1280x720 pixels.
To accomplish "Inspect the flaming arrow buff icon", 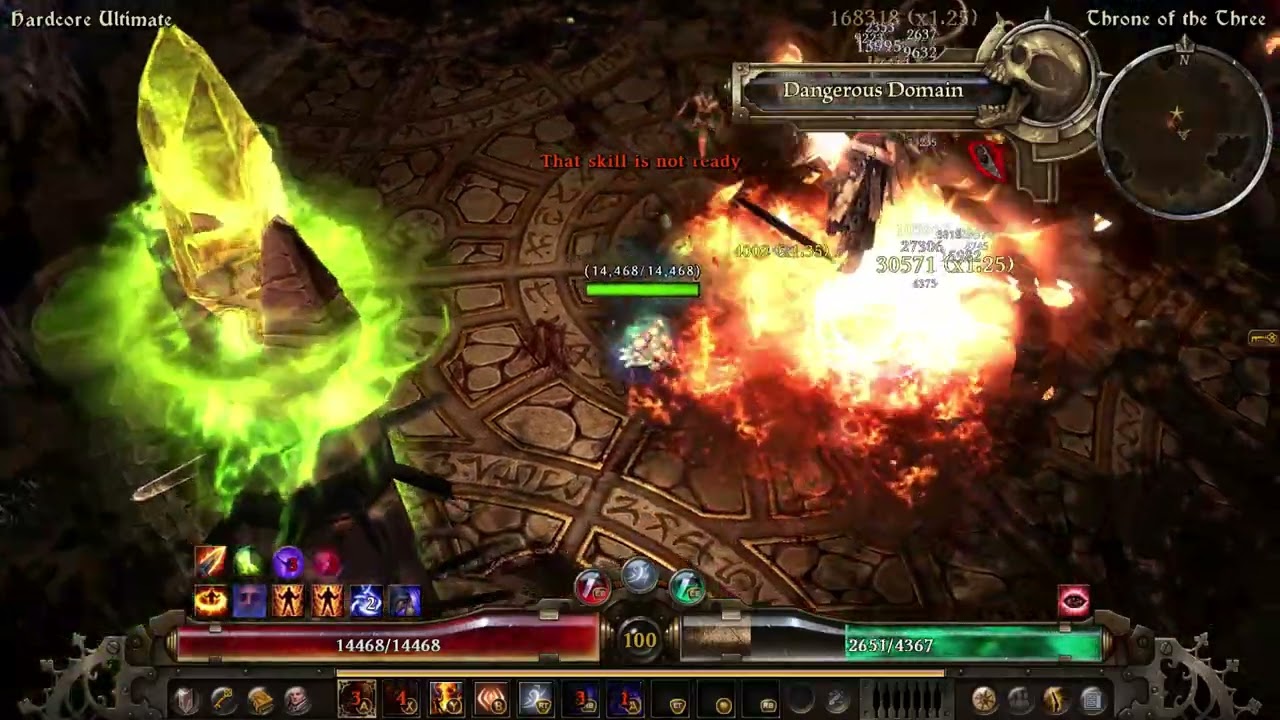I will pos(211,562).
